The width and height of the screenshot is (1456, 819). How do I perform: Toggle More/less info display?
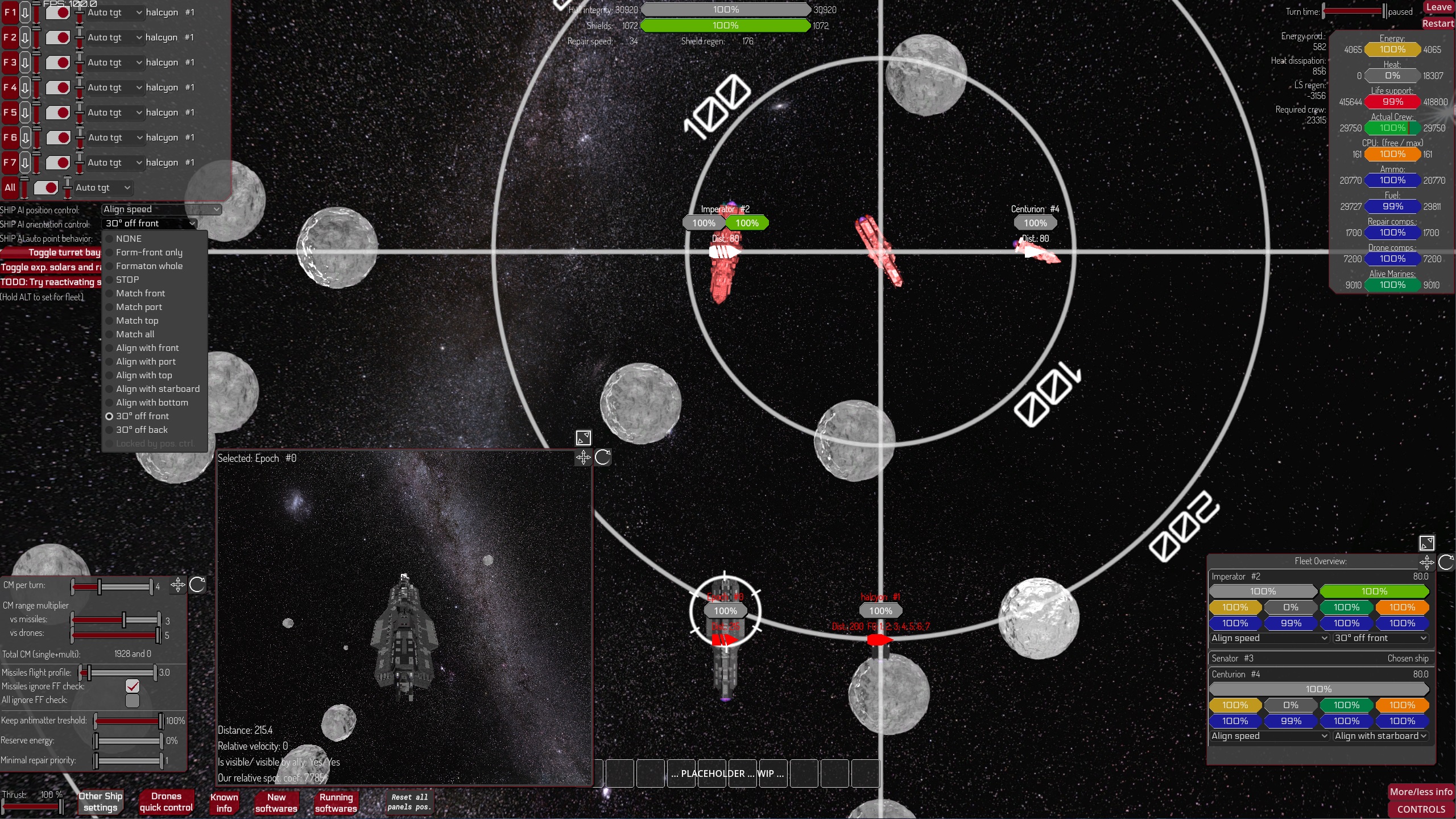click(x=1421, y=792)
